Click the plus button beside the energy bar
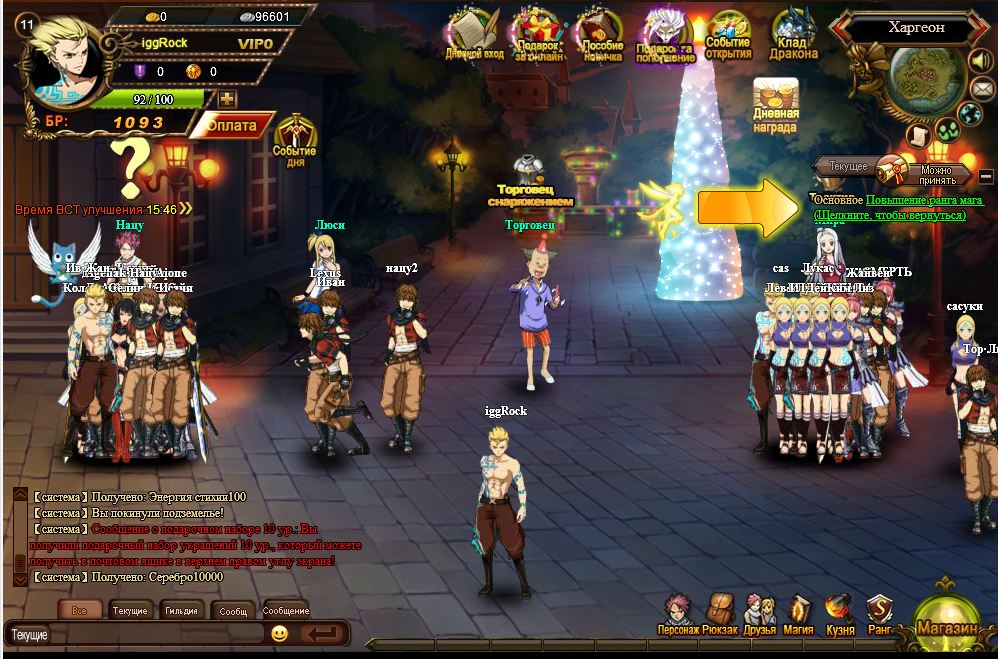998x659 pixels. coord(227,99)
